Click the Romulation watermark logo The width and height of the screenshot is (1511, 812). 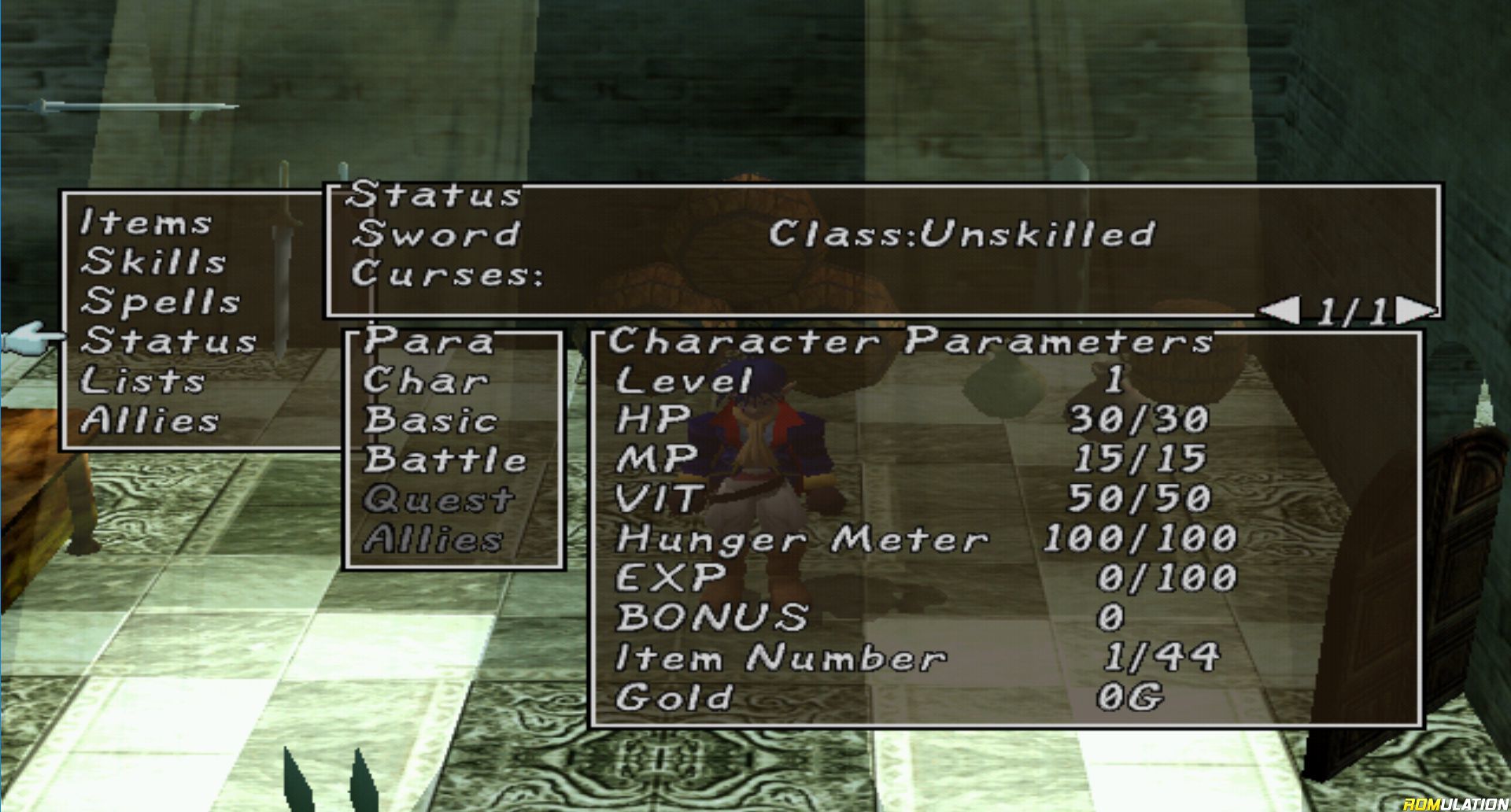click(1455, 803)
